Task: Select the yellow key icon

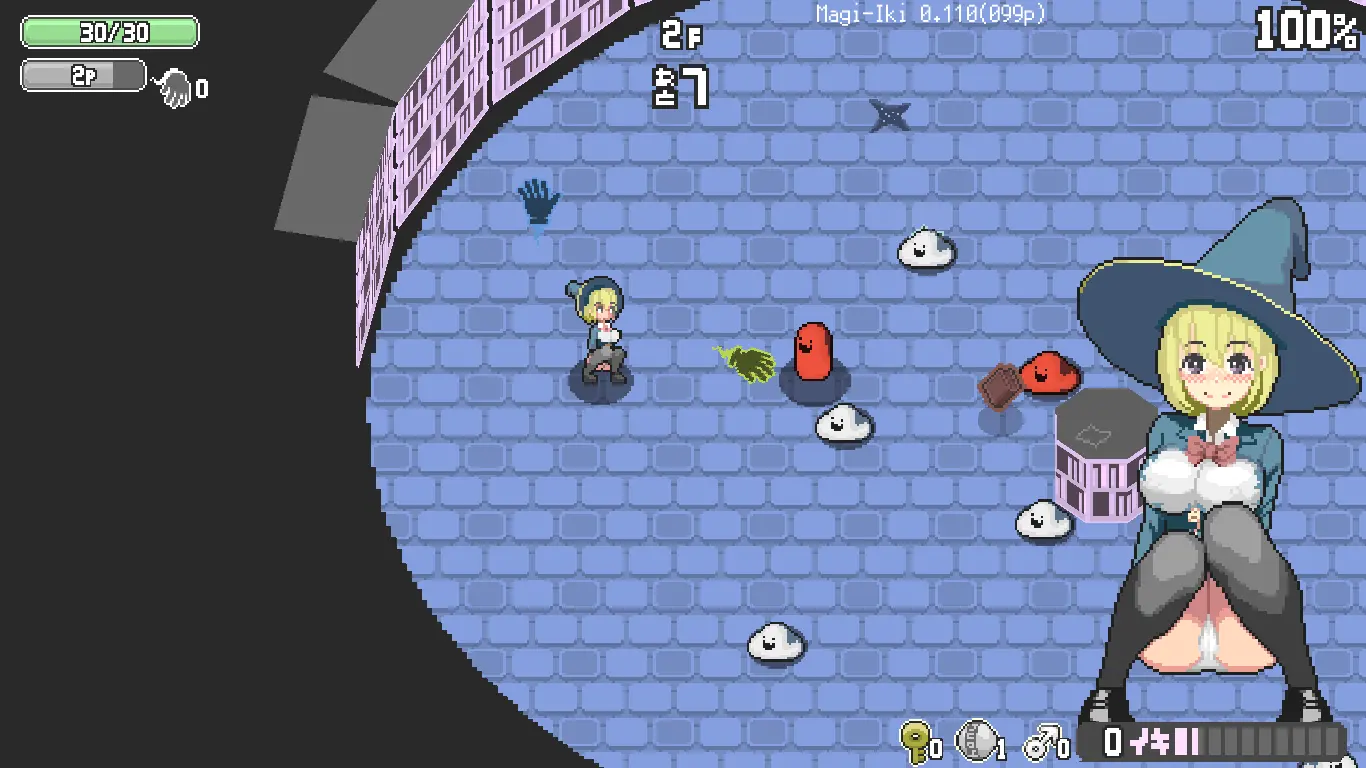Action: pyautogui.click(x=914, y=741)
